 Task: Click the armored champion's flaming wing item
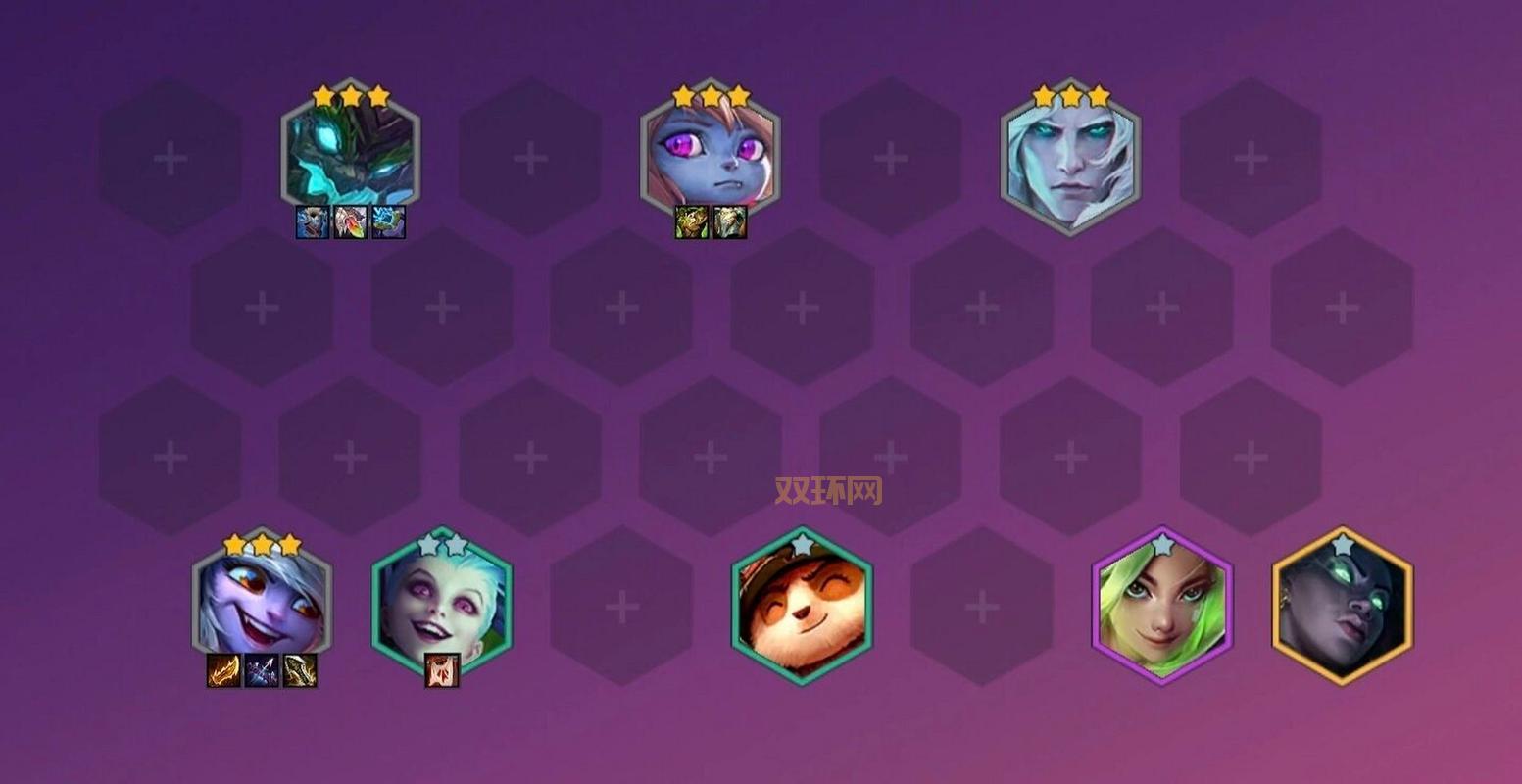[350, 222]
